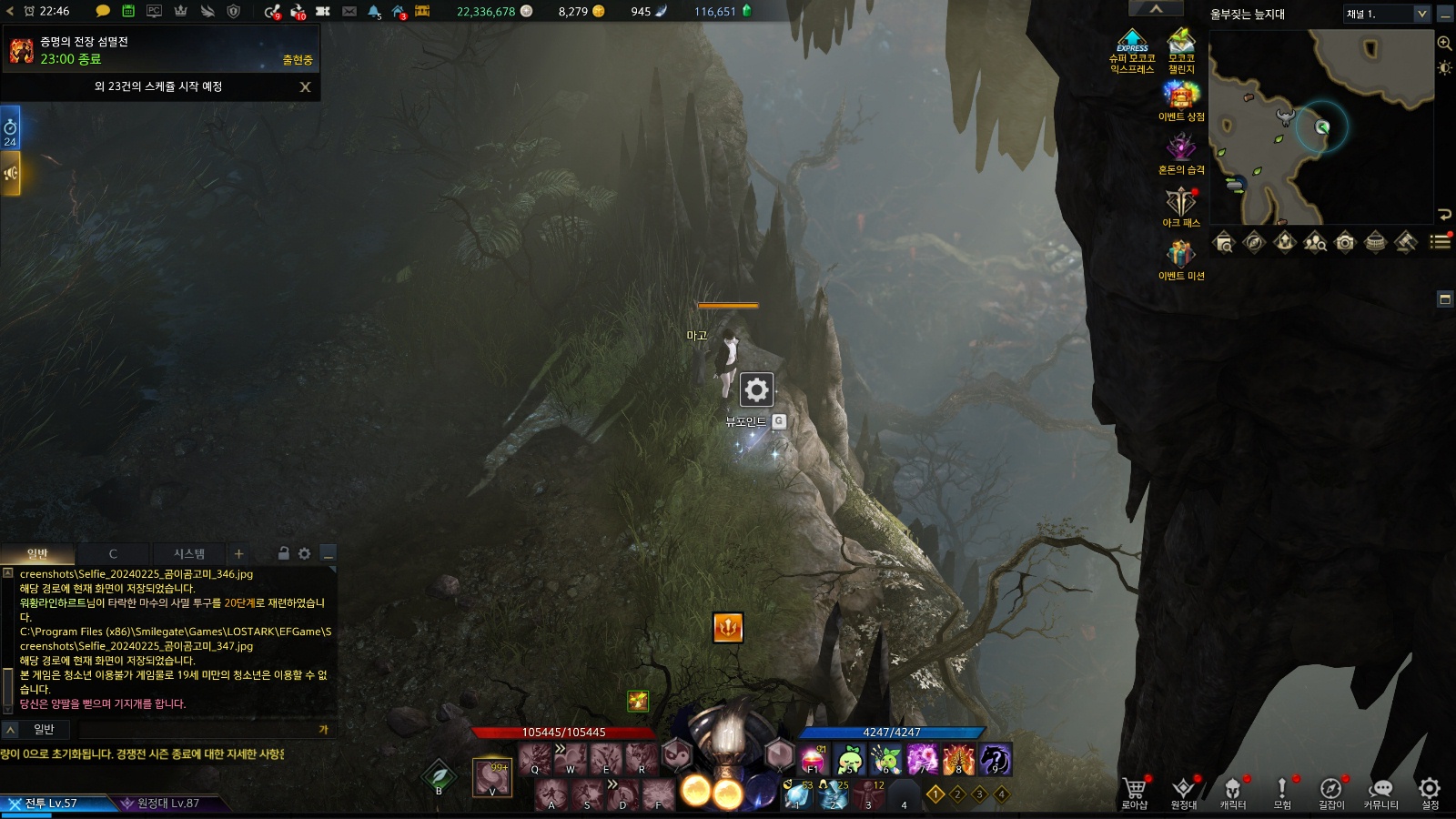Open the 이벤트 미션 gift icon
This screenshot has height=819, width=1456.
(1180, 255)
